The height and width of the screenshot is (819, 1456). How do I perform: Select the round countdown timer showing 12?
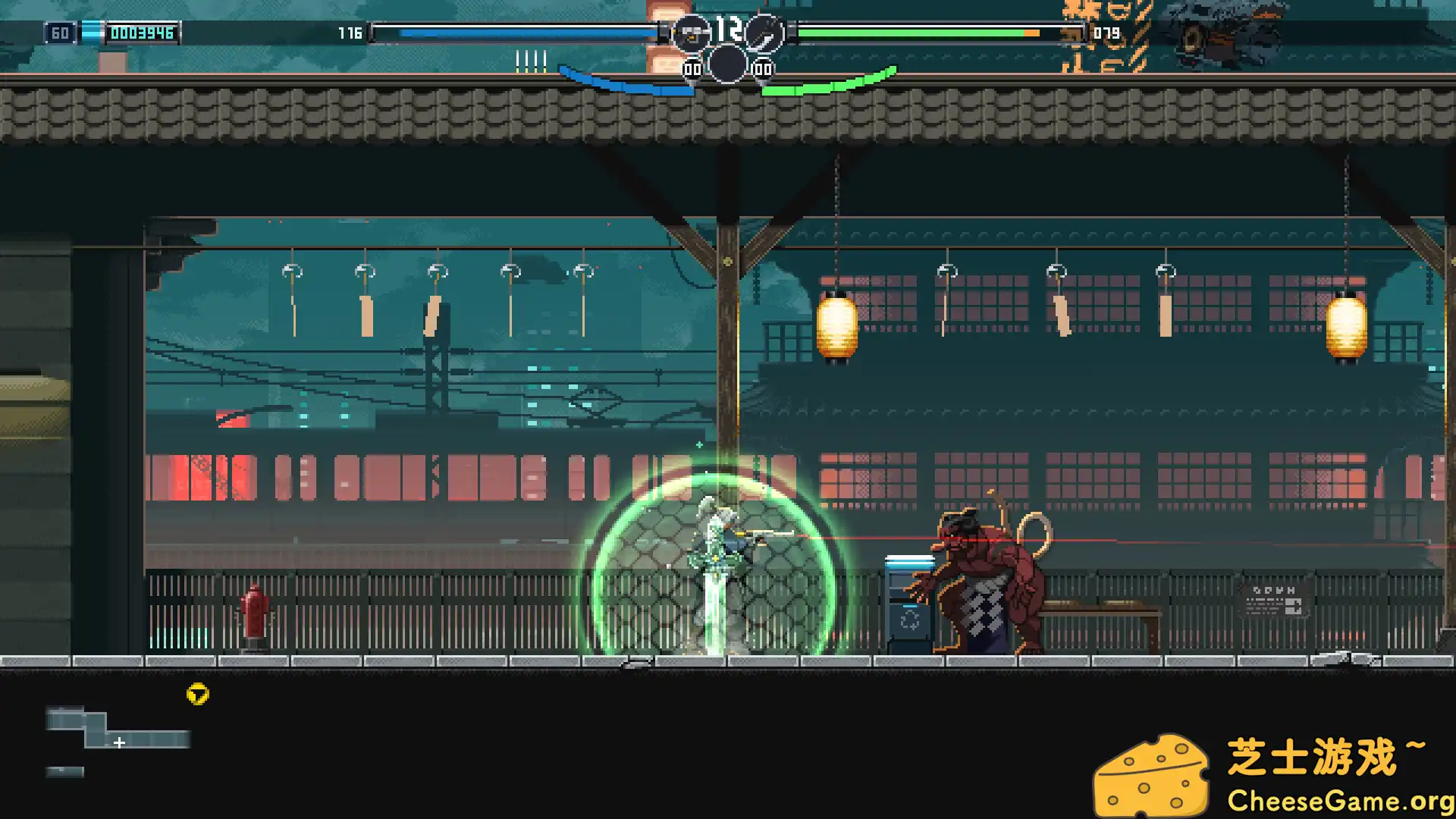728,27
